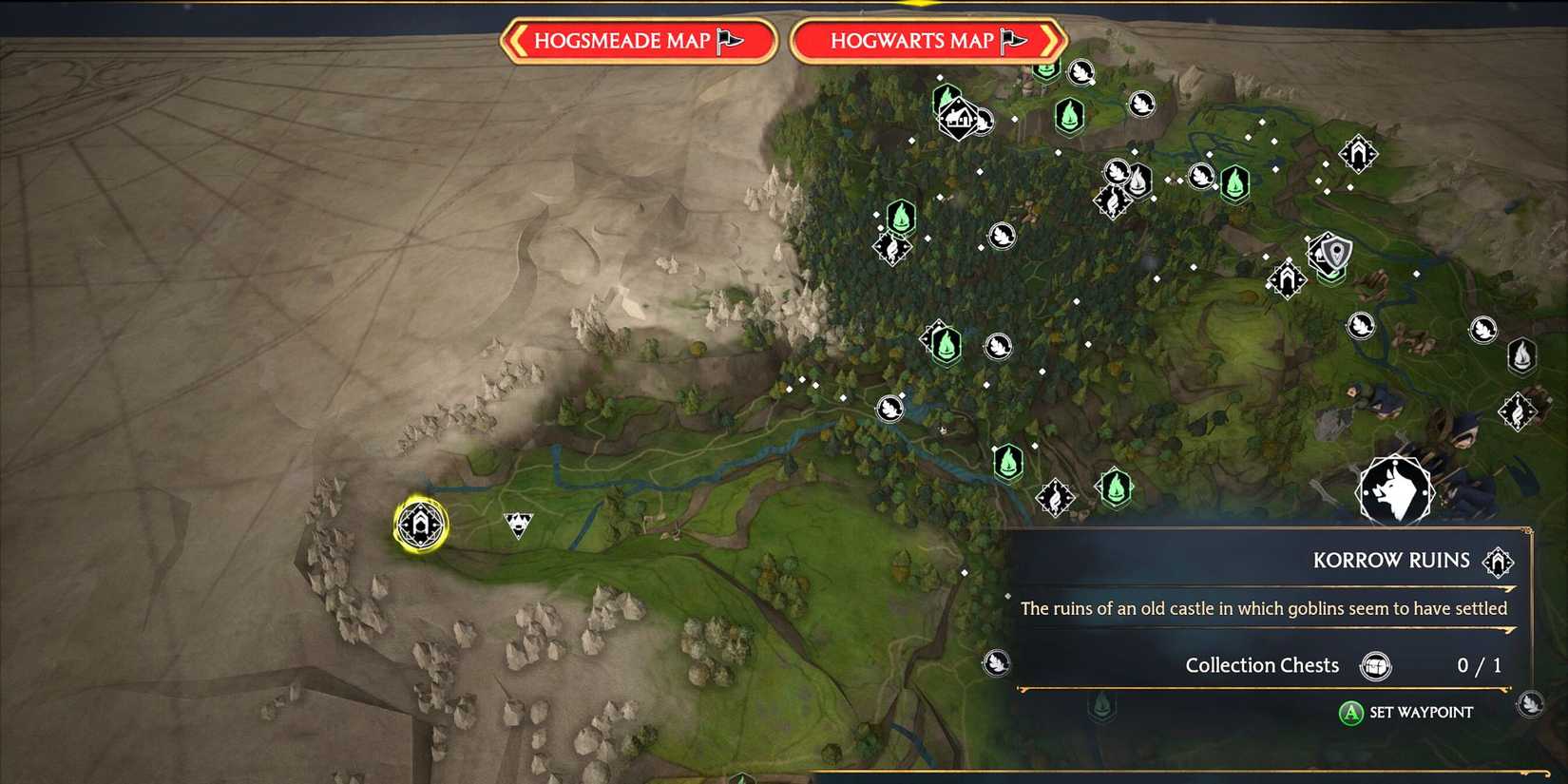Click a black arch ruins icon on the right
1568x784 pixels.
1358,153
